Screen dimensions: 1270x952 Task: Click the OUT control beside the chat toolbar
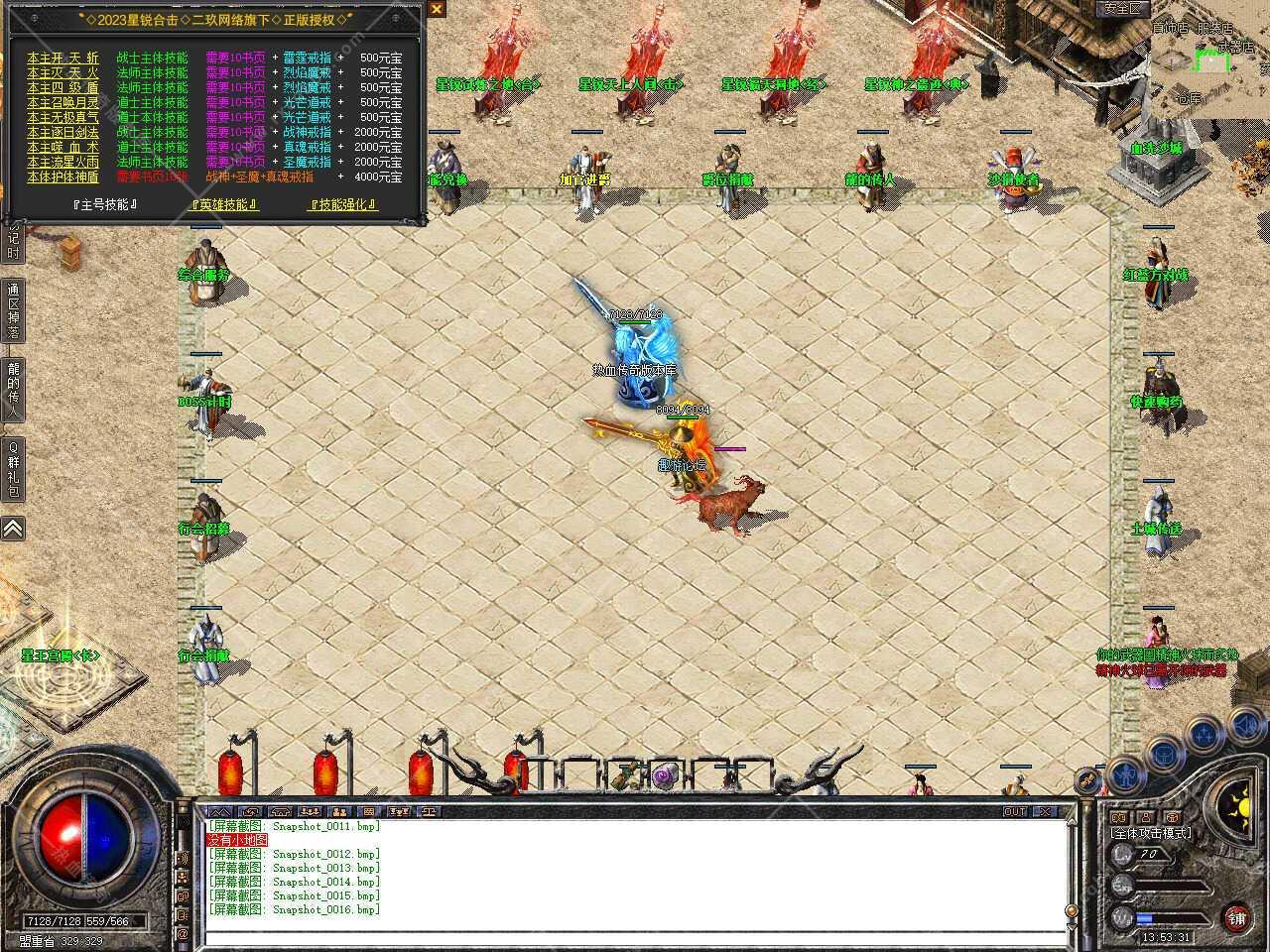coord(1014,810)
